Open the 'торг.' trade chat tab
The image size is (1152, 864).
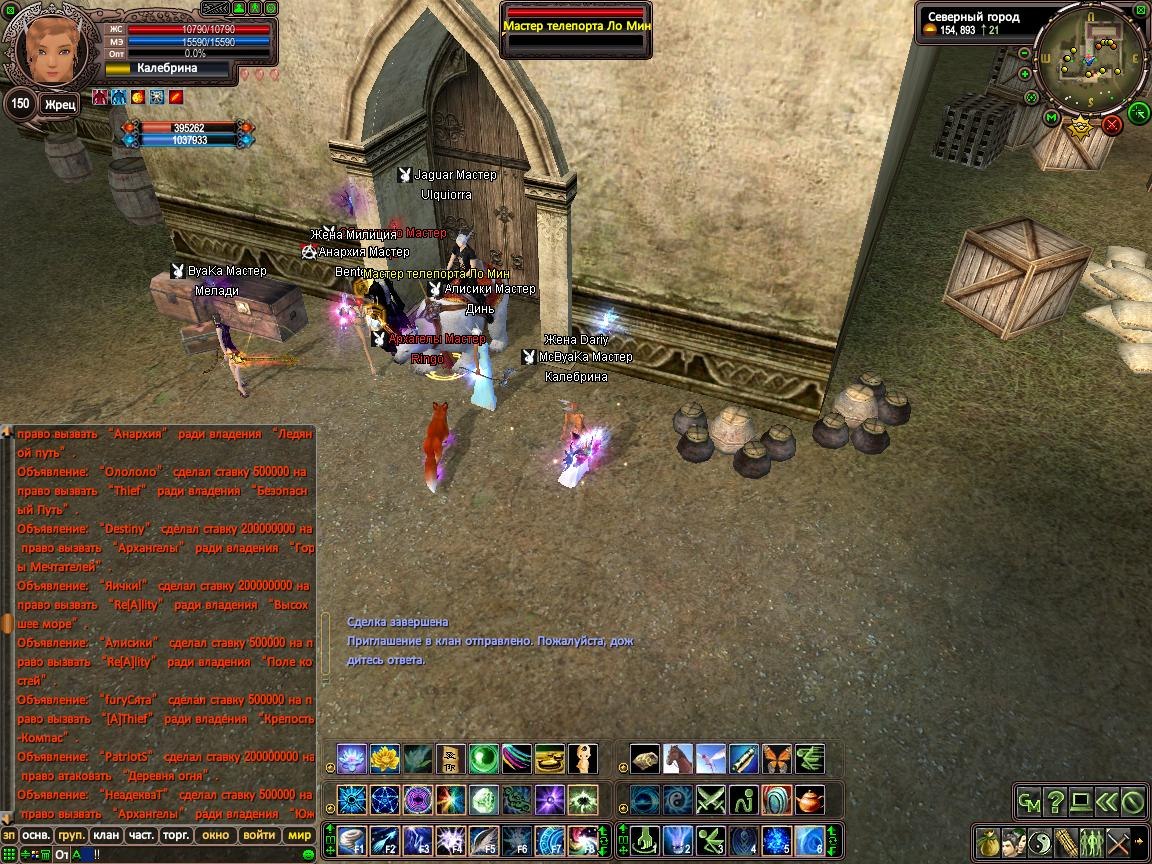pyautogui.click(x=176, y=835)
